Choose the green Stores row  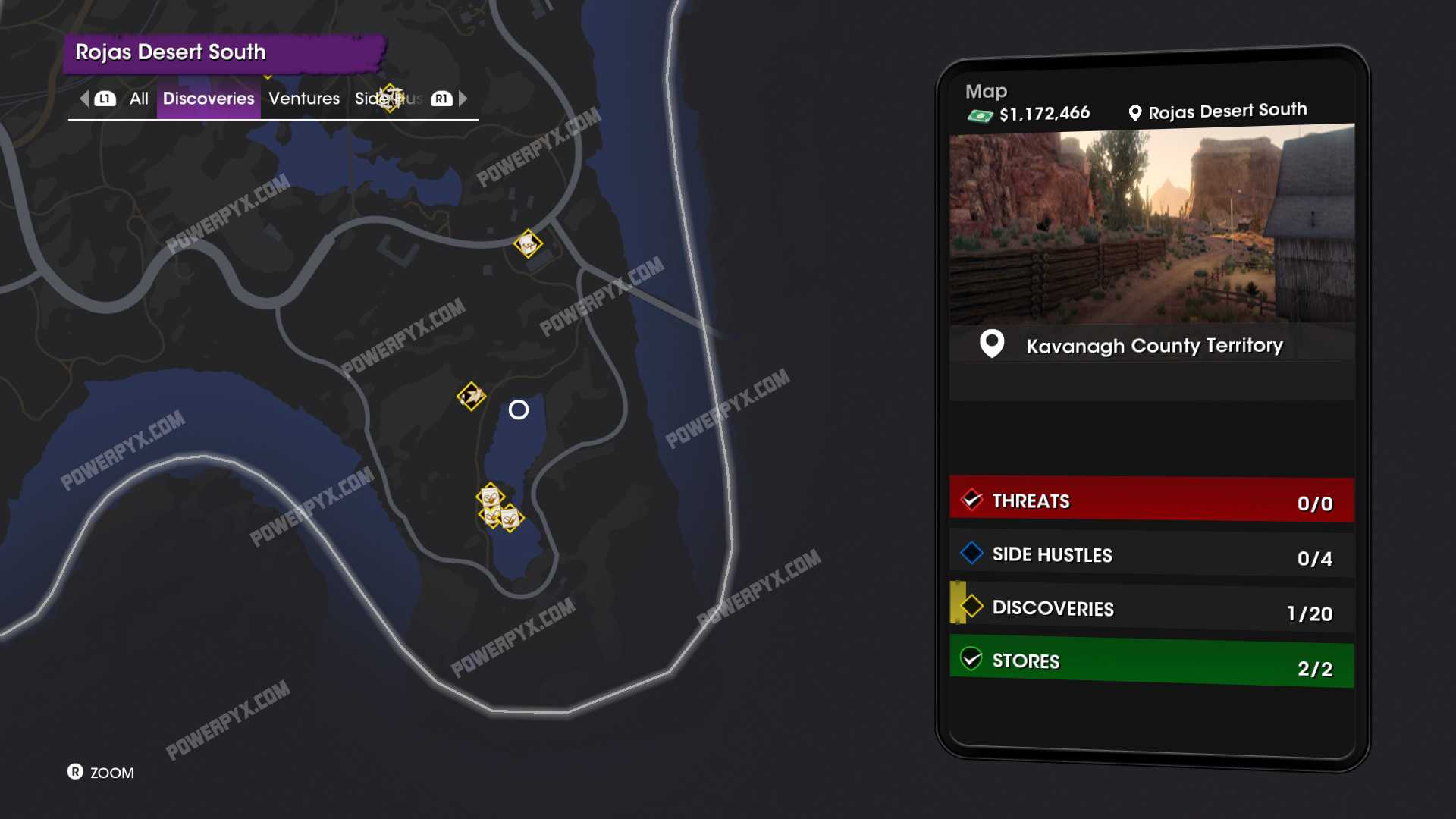pyautogui.click(x=1151, y=662)
